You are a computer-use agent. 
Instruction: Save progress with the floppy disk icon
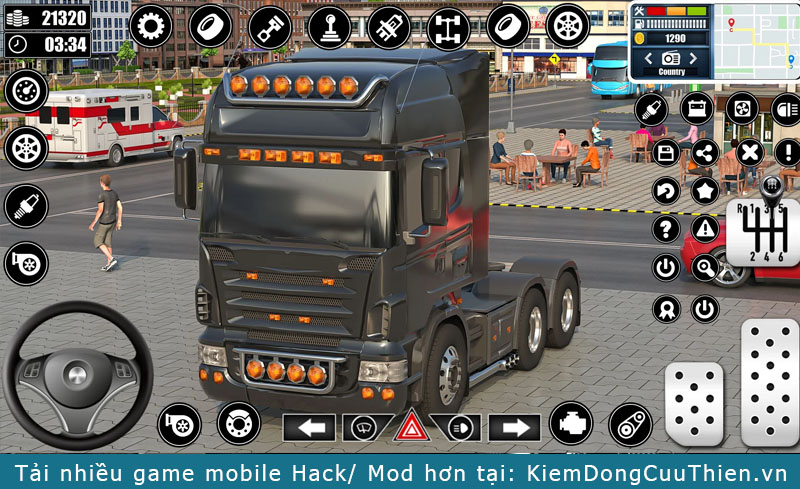(666, 152)
